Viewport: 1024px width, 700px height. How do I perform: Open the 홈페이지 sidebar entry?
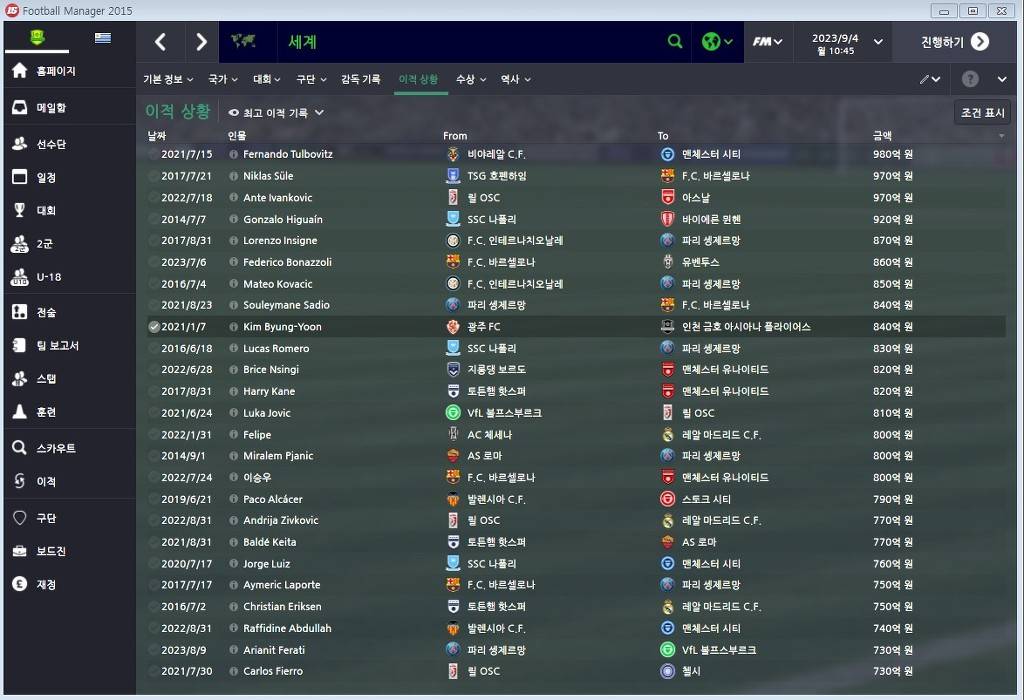tap(56, 71)
